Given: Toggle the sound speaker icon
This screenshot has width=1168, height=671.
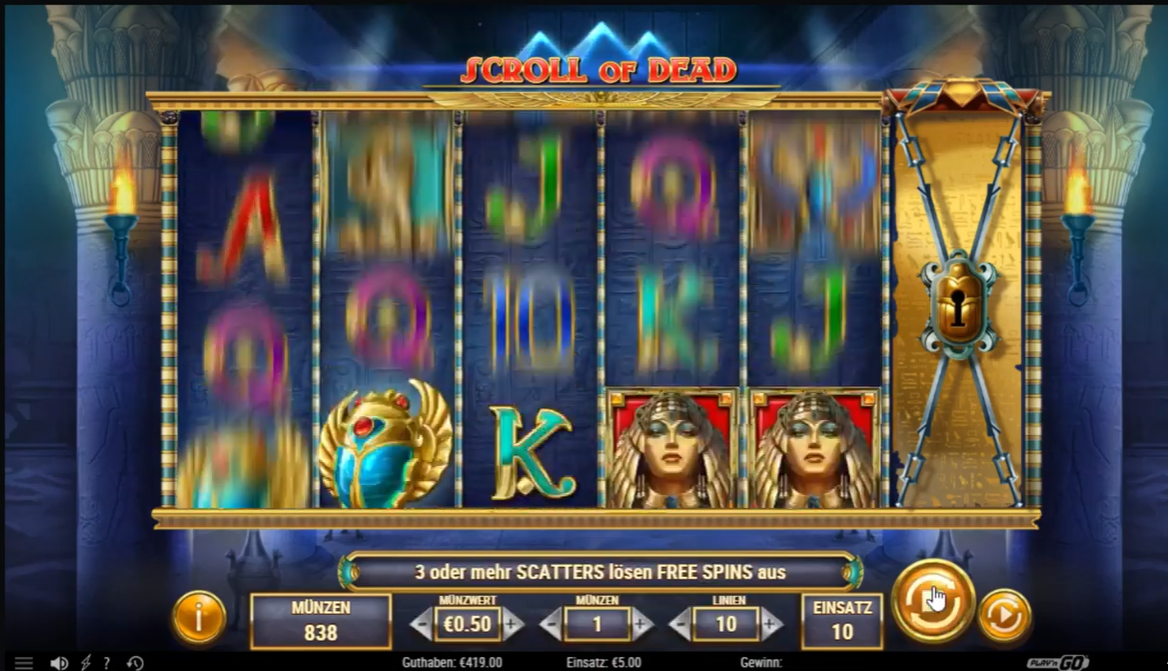Looking at the screenshot, I should (x=59, y=662).
